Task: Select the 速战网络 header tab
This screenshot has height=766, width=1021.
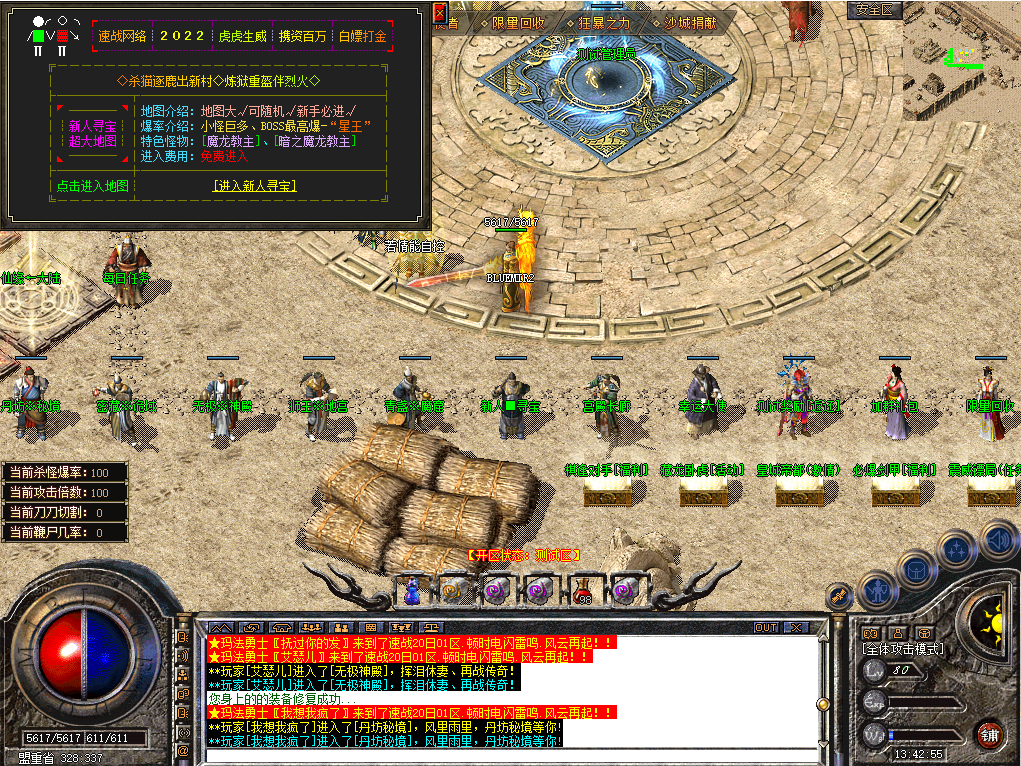Action: tap(122, 36)
